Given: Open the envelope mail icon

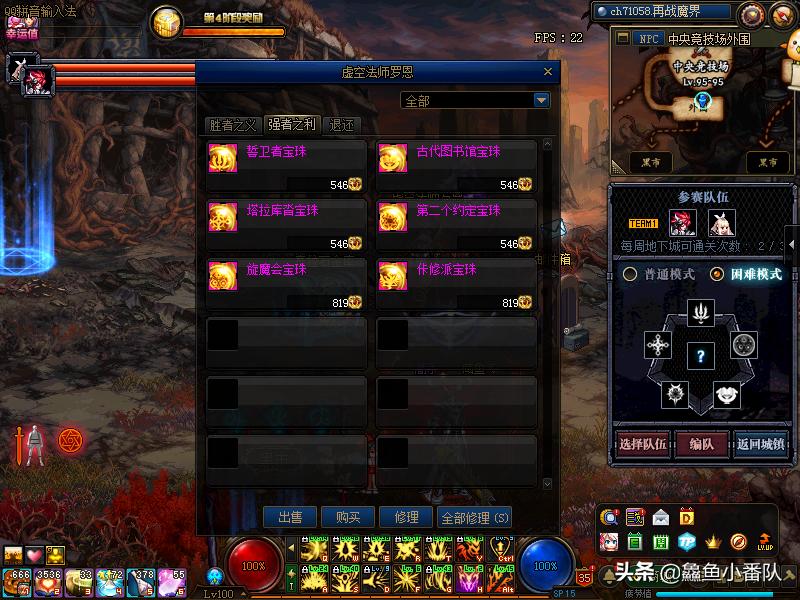Looking at the screenshot, I should 660,517.
